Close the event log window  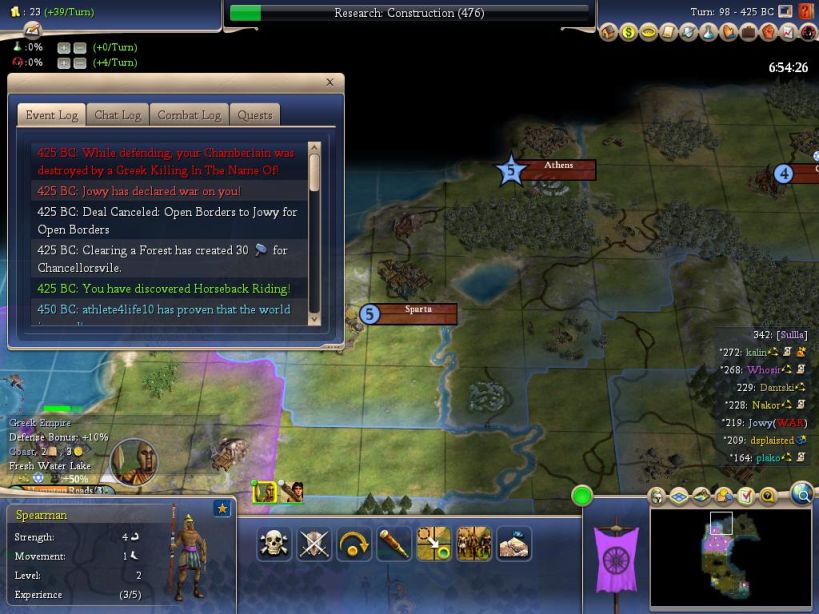(330, 83)
